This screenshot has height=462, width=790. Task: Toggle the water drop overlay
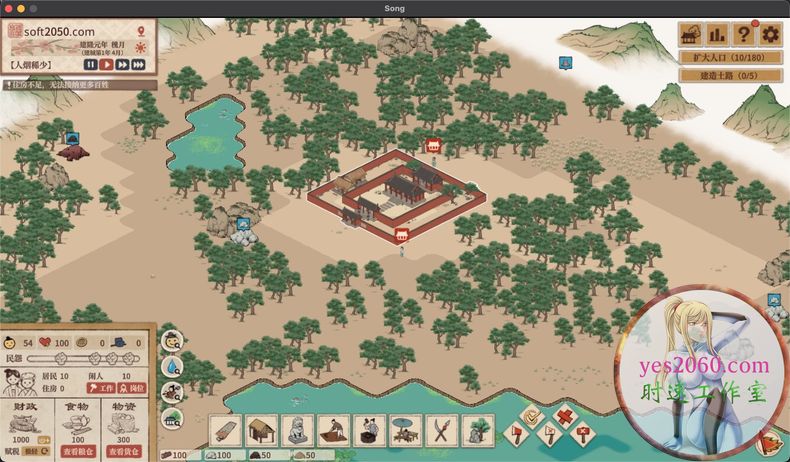(172, 367)
